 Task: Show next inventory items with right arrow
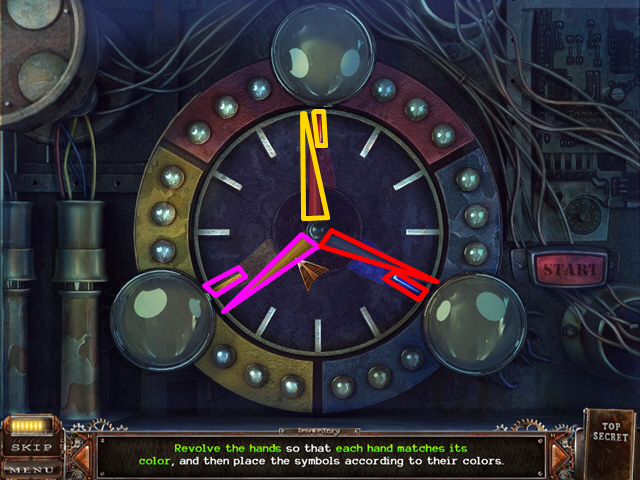coord(559,457)
